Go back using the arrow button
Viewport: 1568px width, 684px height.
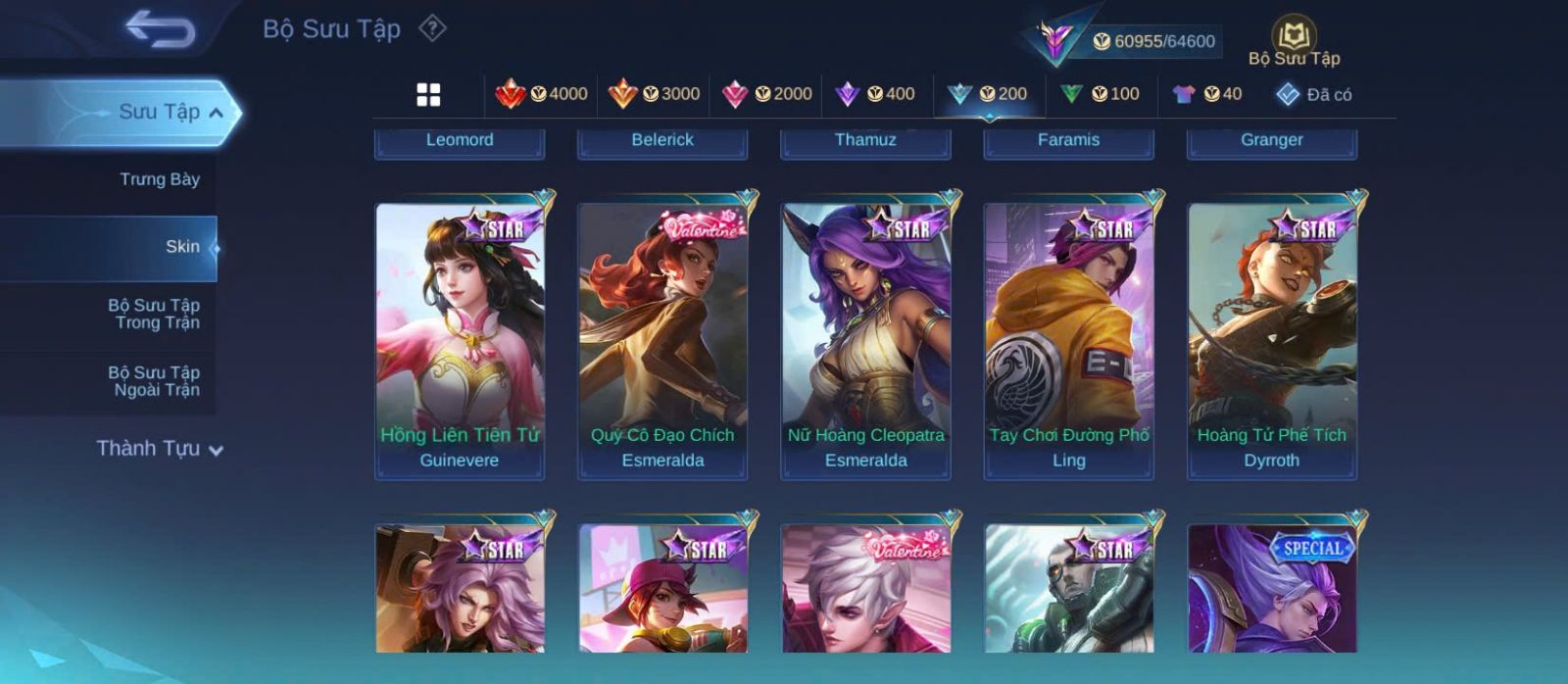[160, 29]
